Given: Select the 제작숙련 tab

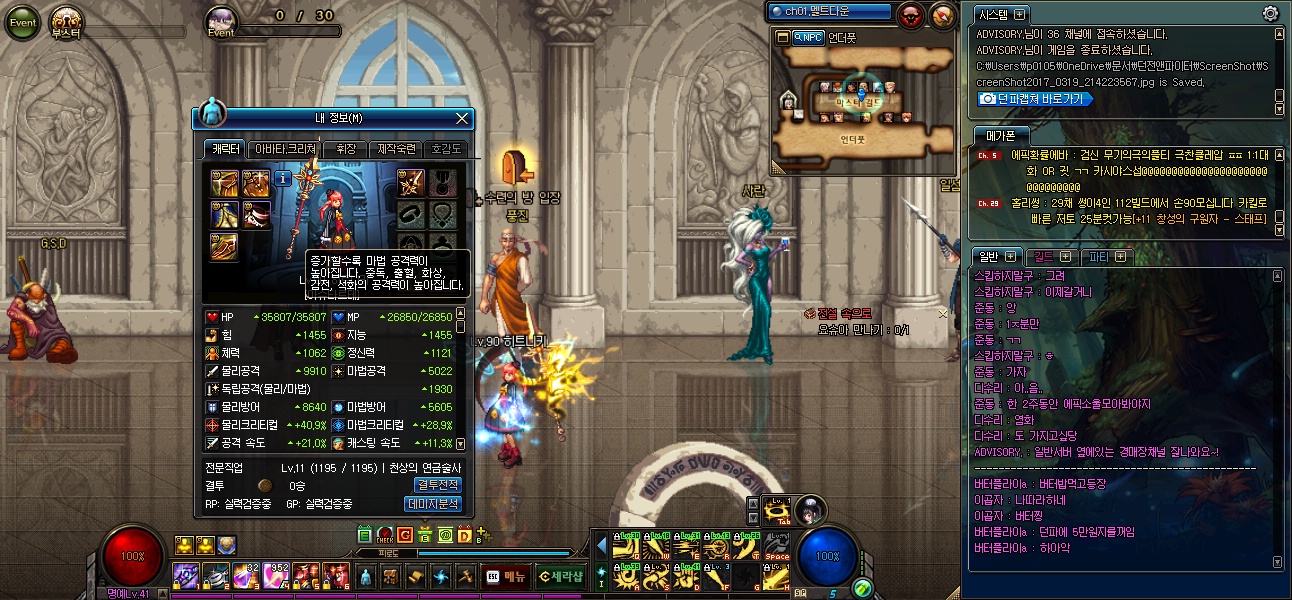Looking at the screenshot, I should [396, 149].
